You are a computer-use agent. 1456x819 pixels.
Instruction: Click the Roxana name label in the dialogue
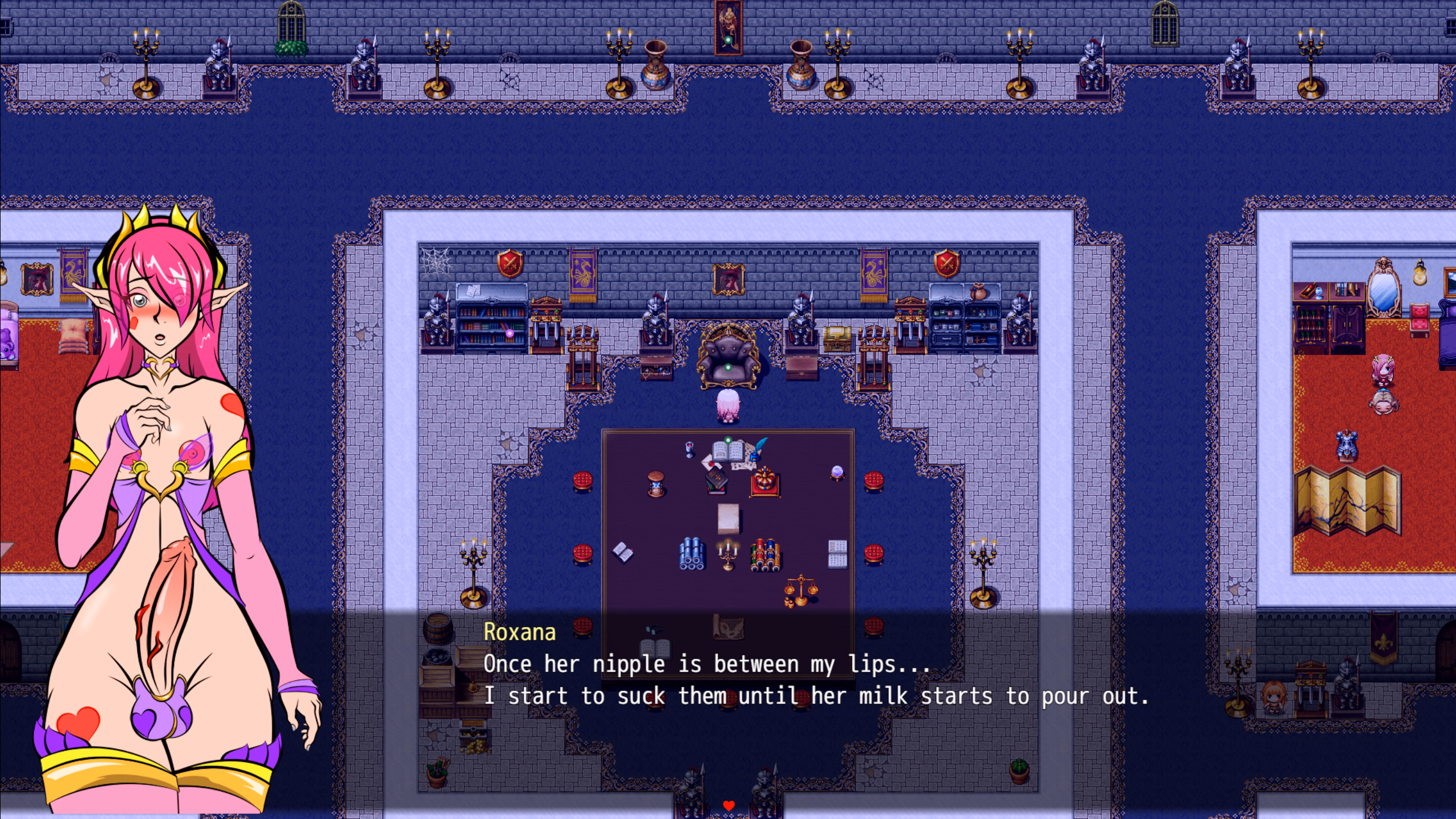[x=520, y=632]
